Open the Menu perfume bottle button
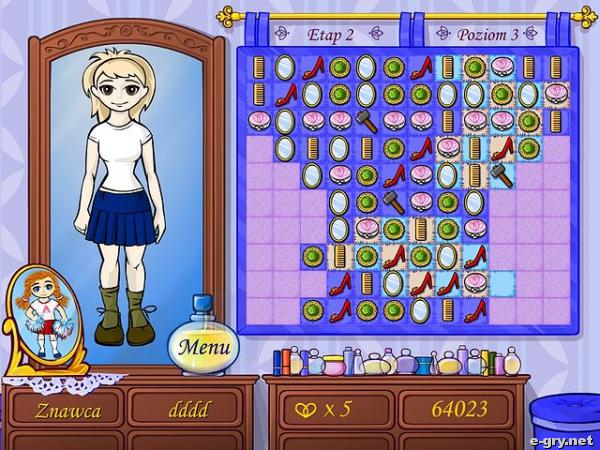The width and height of the screenshot is (600, 450). pyautogui.click(x=204, y=346)
